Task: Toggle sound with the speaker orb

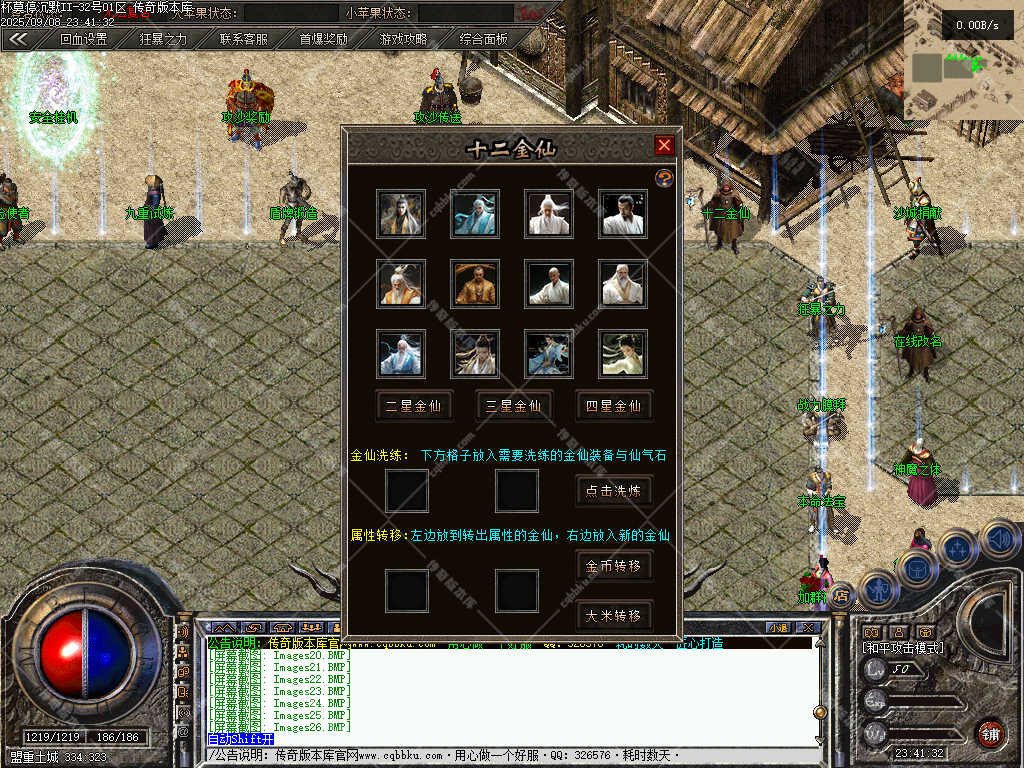Action: click(x=1000, y=541)
